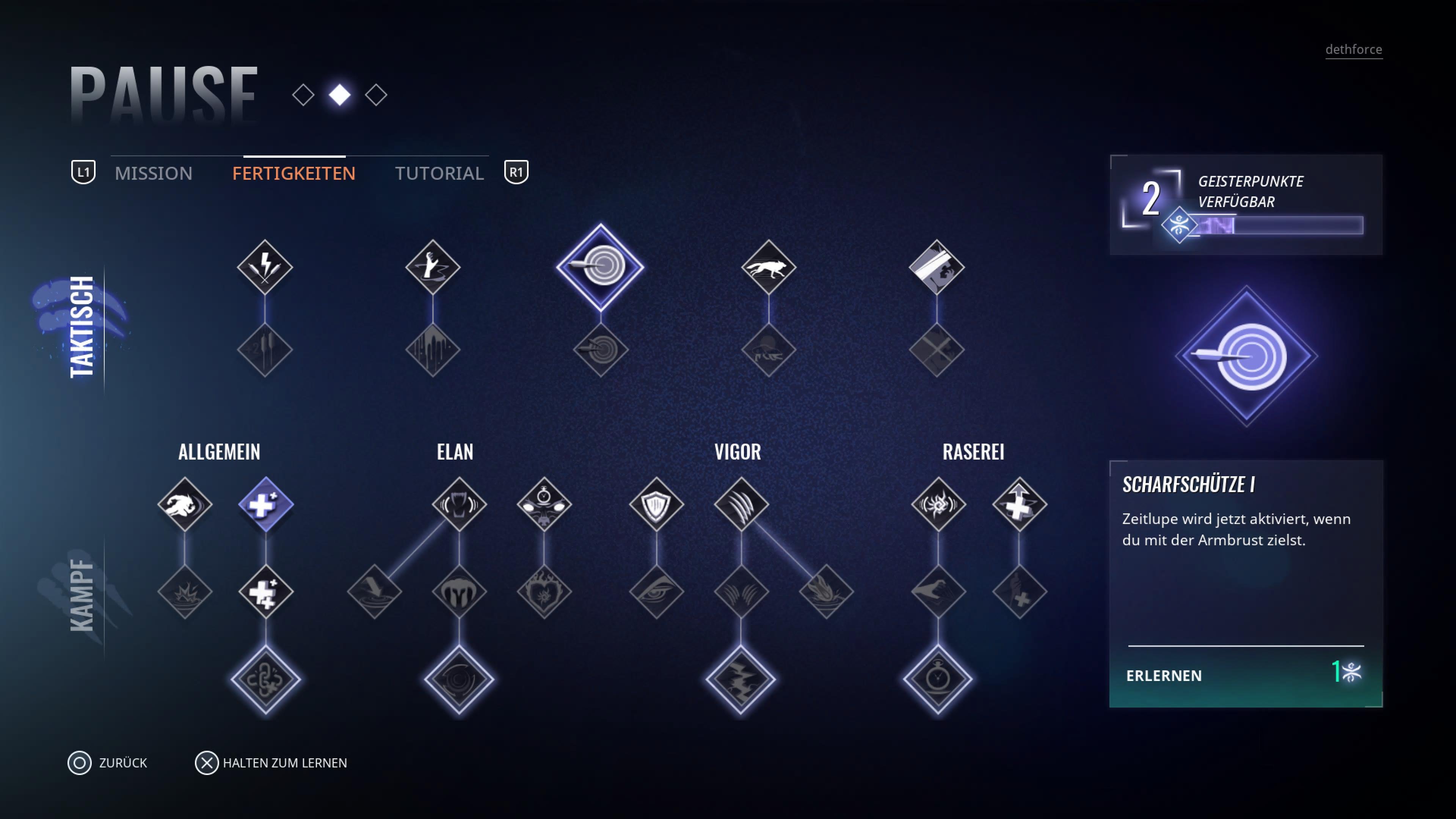Switch to the Kampf skill category
This screenshot has height=819, width=1456.
point(82,595)
